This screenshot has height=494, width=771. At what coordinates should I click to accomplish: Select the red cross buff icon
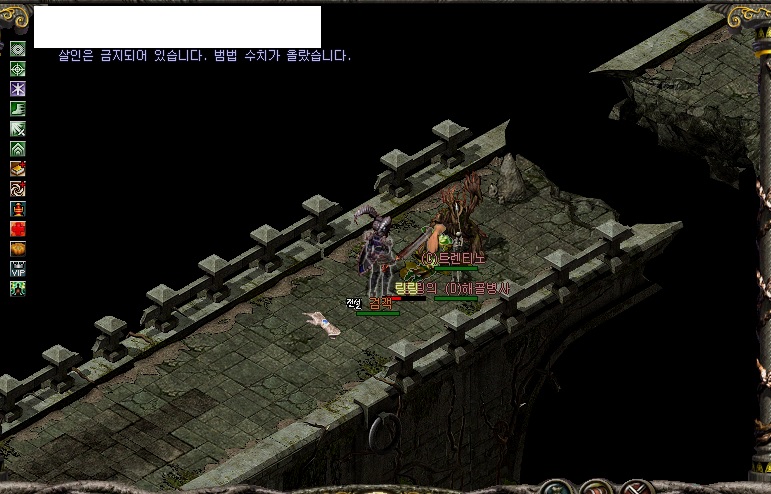[x=18, y=229]
